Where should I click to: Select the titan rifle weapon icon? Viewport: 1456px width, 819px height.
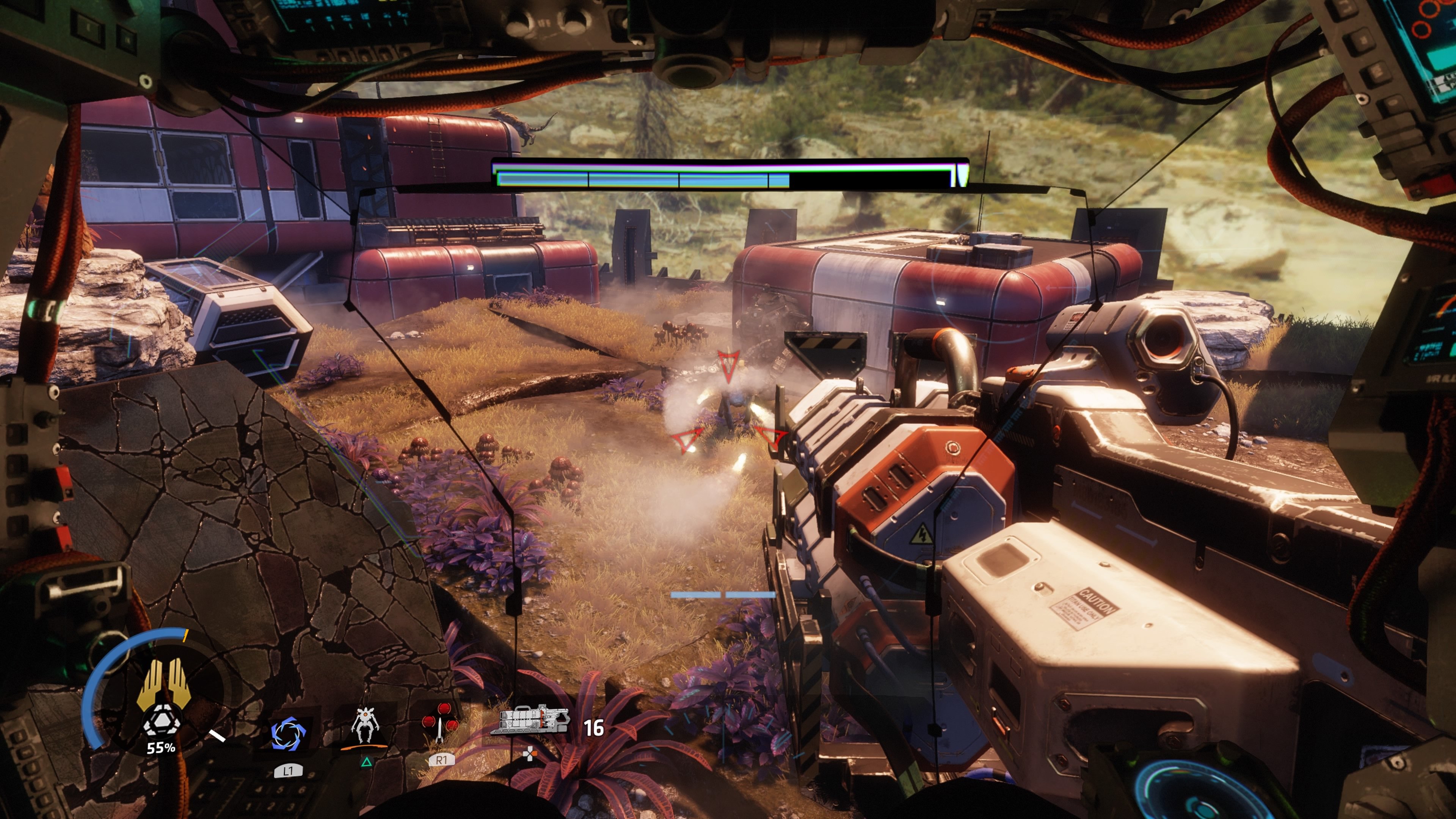(x=529, y=720)
